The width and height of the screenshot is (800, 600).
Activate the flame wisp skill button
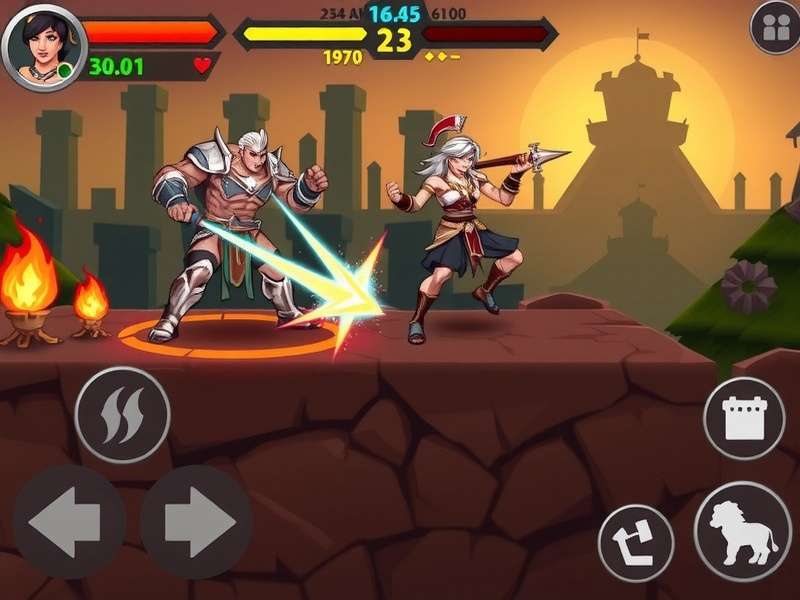point(122,415)
